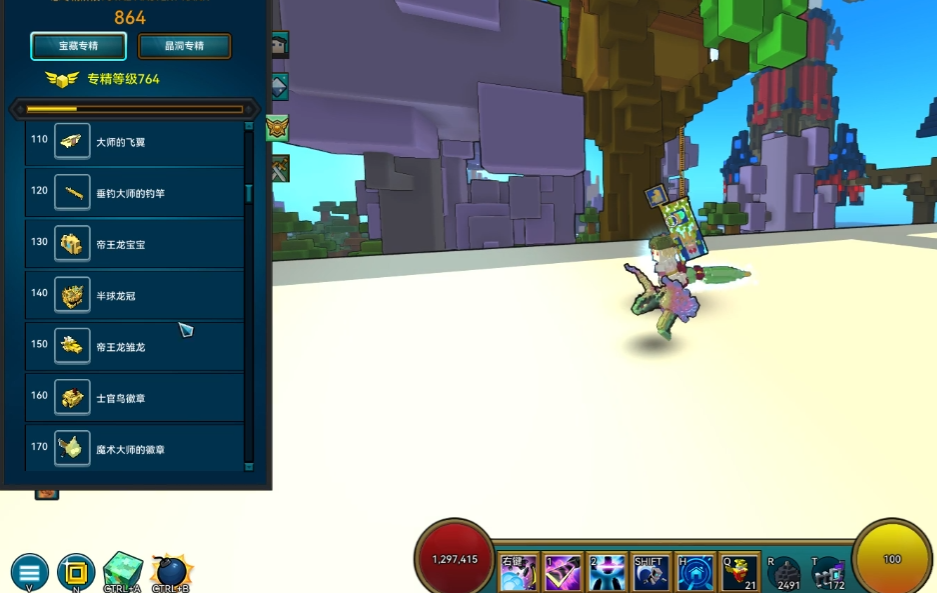
Task: Activate the blue bomb icon
Action: [171, 572]
